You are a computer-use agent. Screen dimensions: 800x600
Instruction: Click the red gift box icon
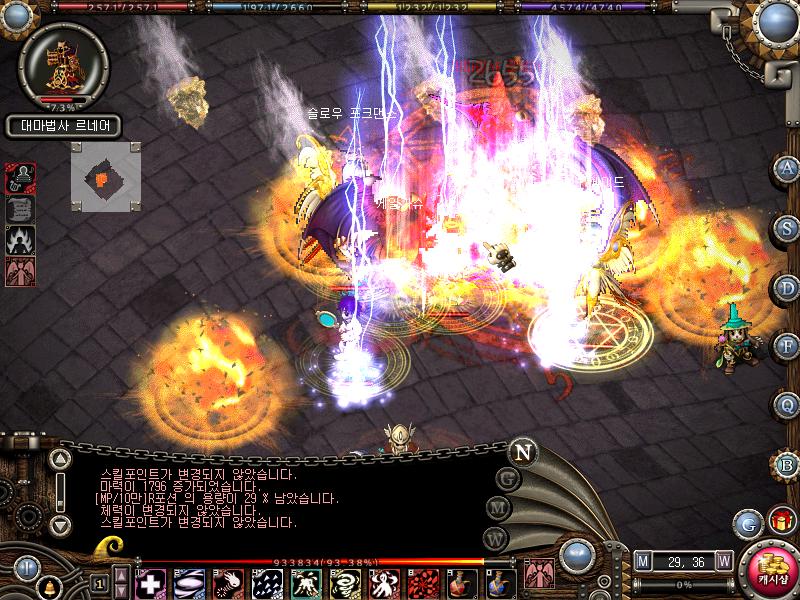(779, 521)
